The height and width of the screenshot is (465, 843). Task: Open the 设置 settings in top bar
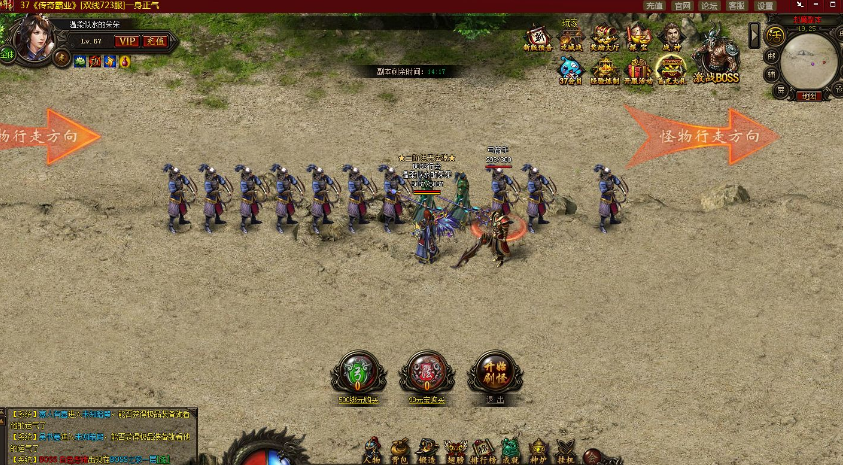coord(765,6)
